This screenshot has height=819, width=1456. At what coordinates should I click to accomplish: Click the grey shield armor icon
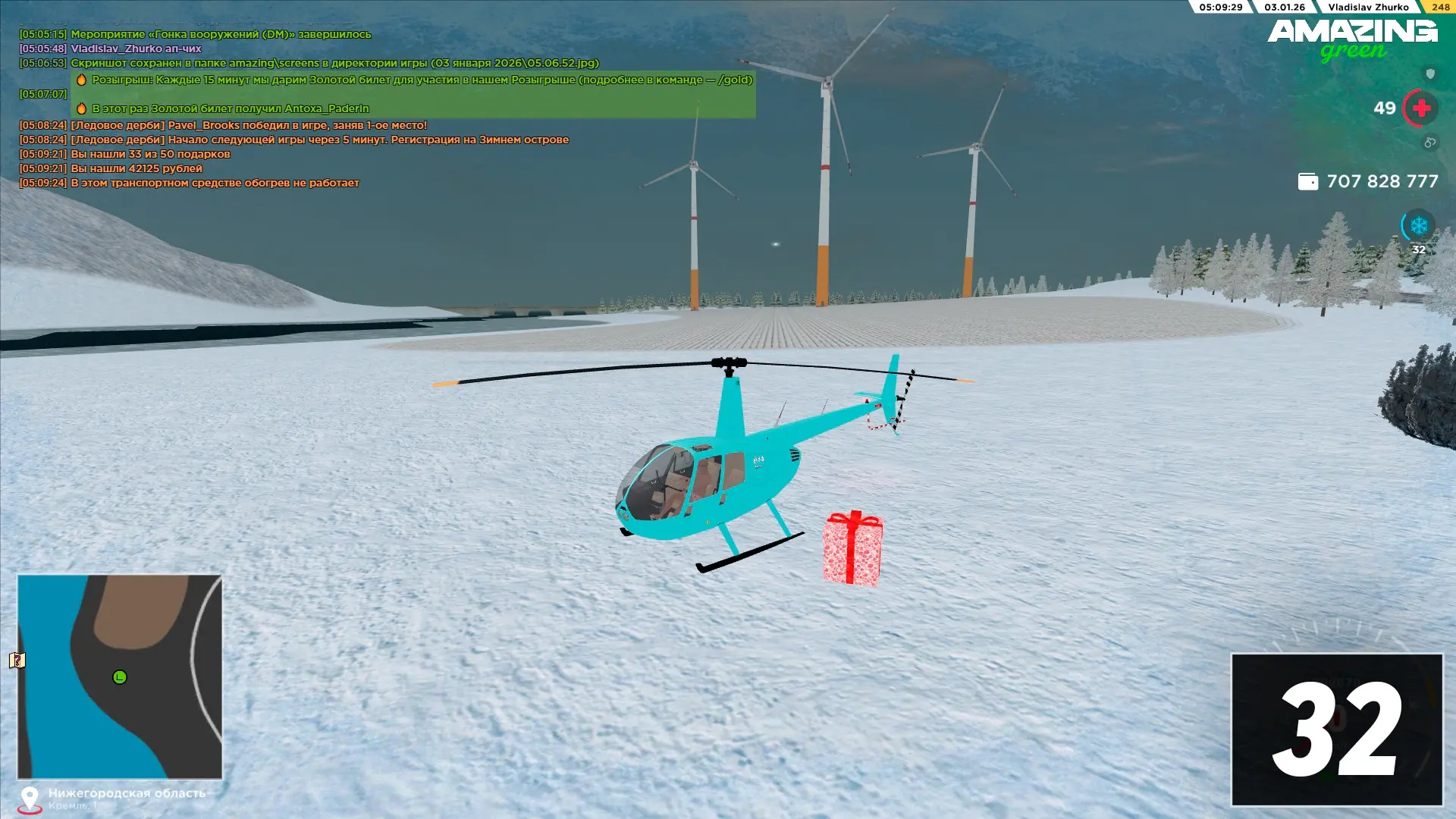tap(1430, 74)
